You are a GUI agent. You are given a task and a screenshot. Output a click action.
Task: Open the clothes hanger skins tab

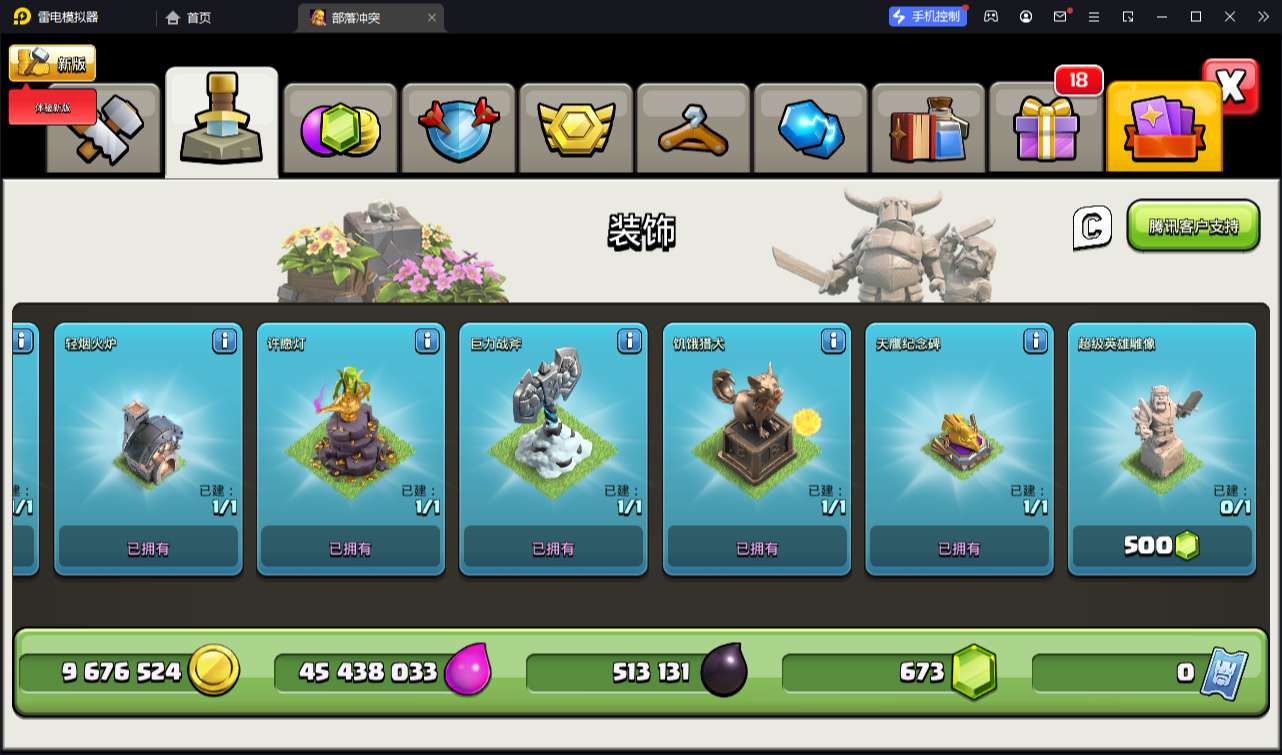click(693, 129)
